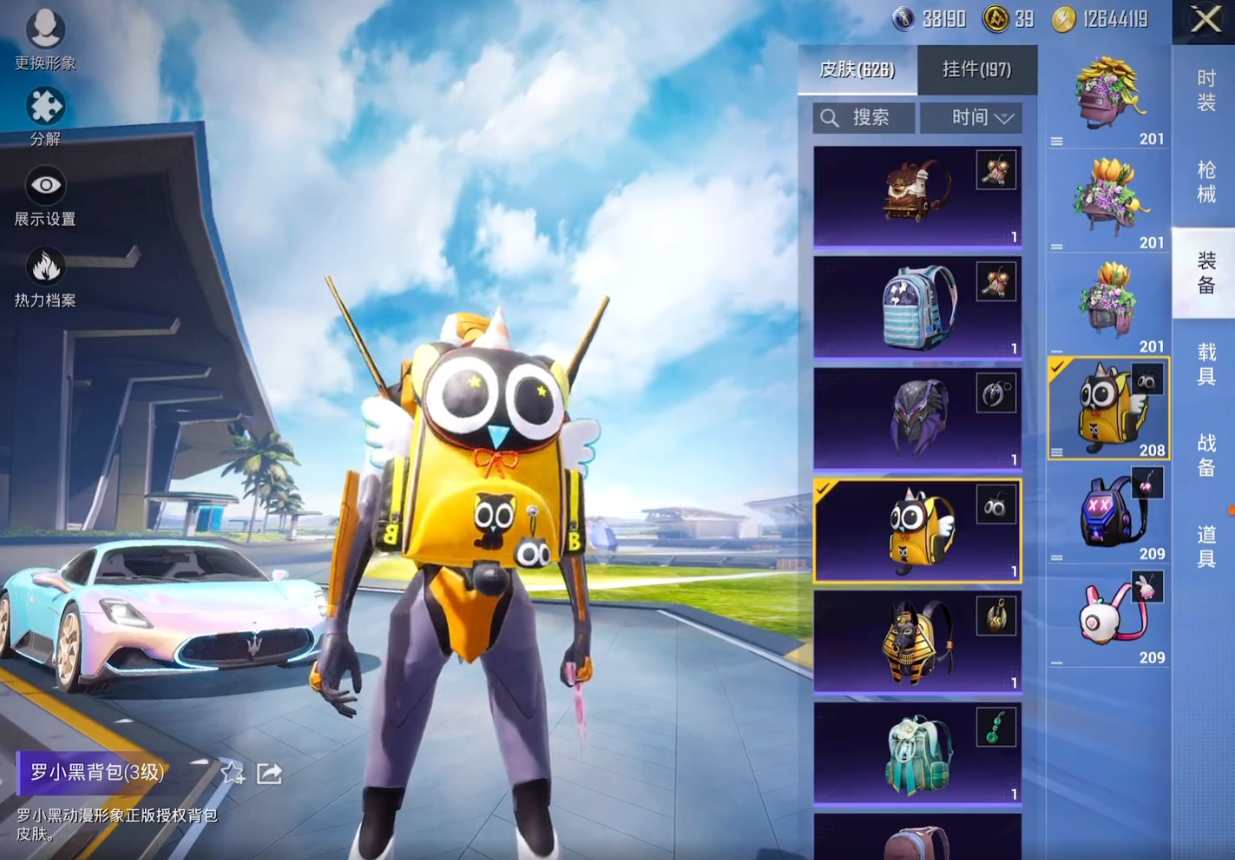Viewport: 1235px width, 860px height.
Task: Open the 热力档案 heat archive
Action: pos(45,268)
